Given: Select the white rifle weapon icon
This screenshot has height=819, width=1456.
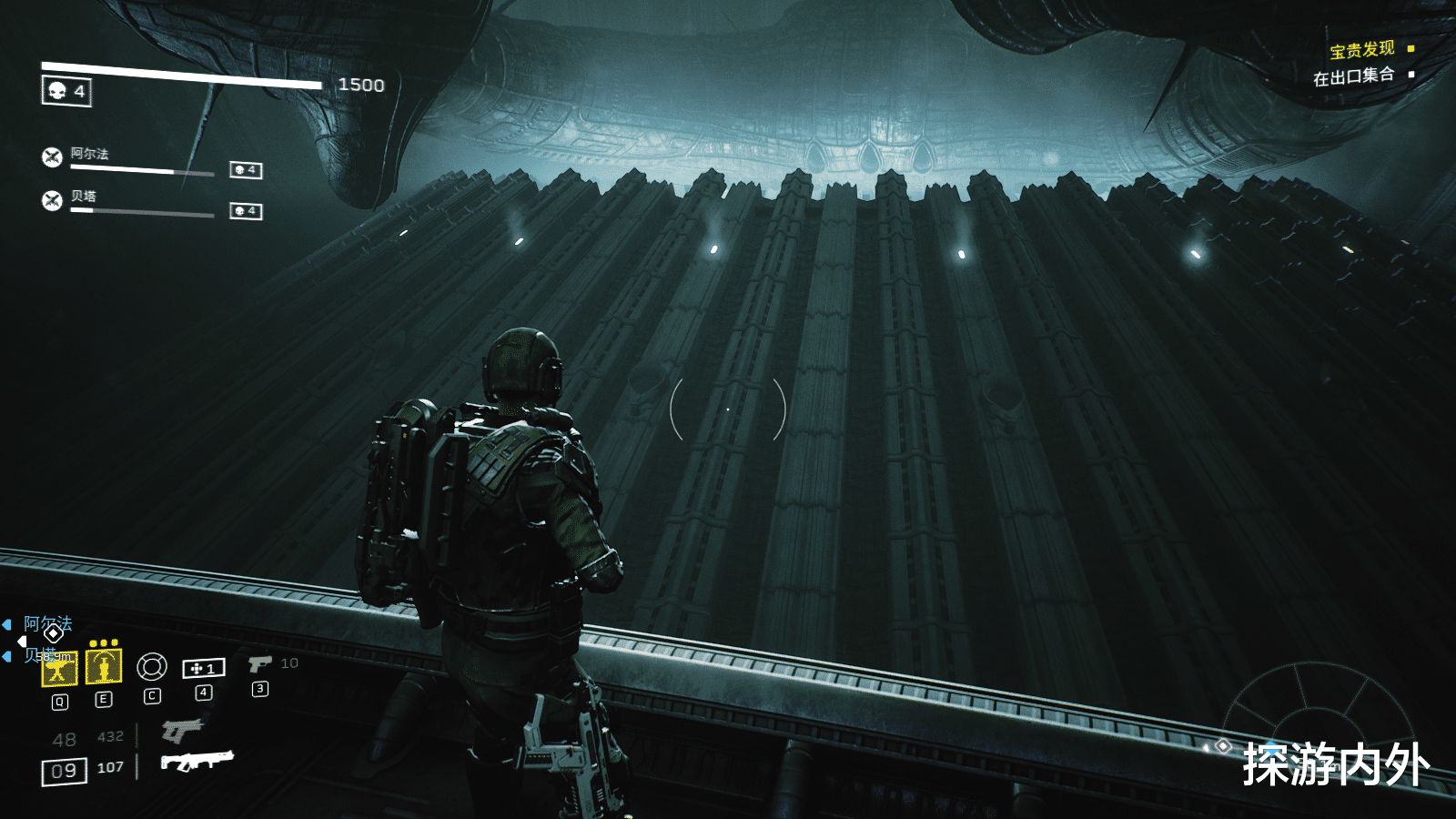Looking at the screenshot, I should coord(197,760).
